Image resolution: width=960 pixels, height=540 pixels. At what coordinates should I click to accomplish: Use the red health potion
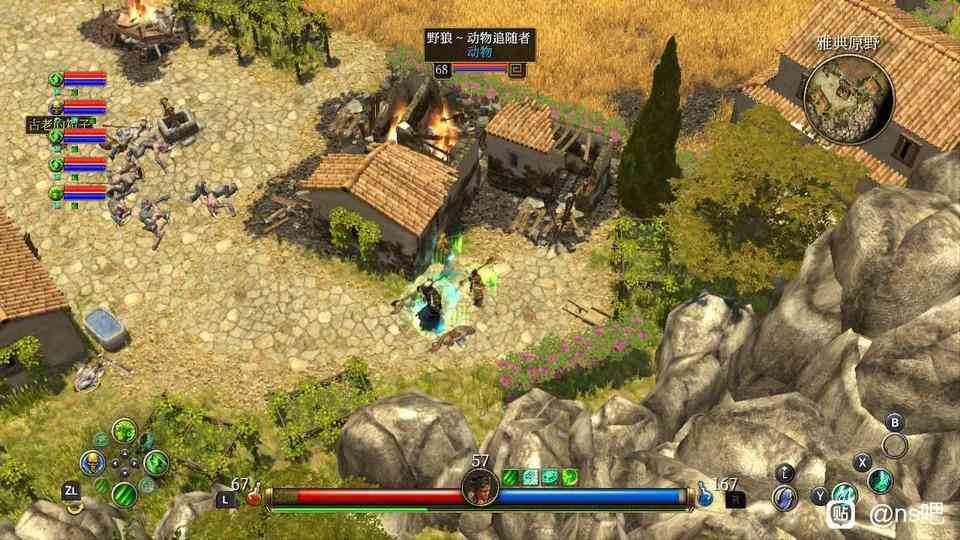coord(254,495)
